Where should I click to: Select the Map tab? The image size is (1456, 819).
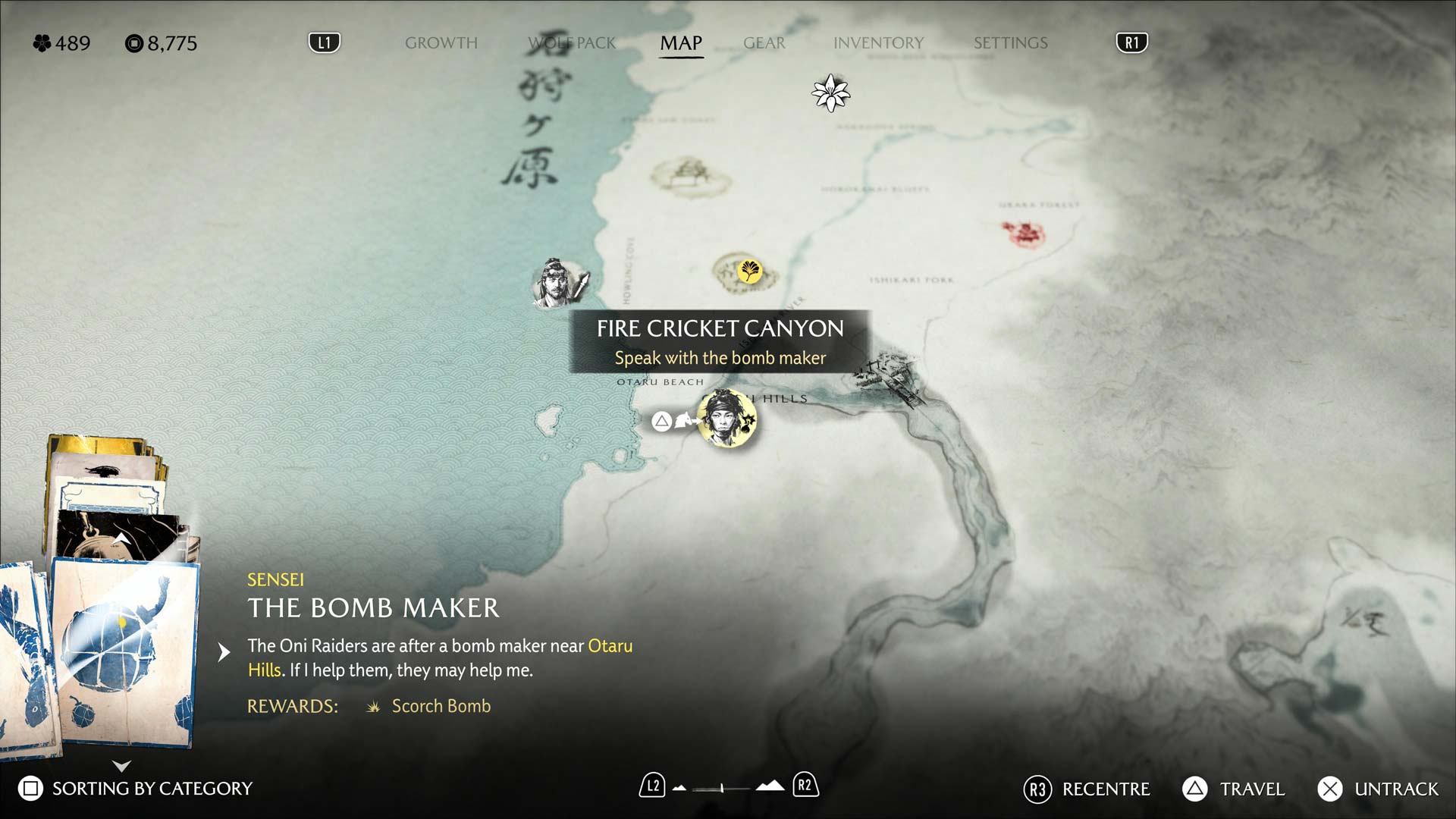pos(681,43)
